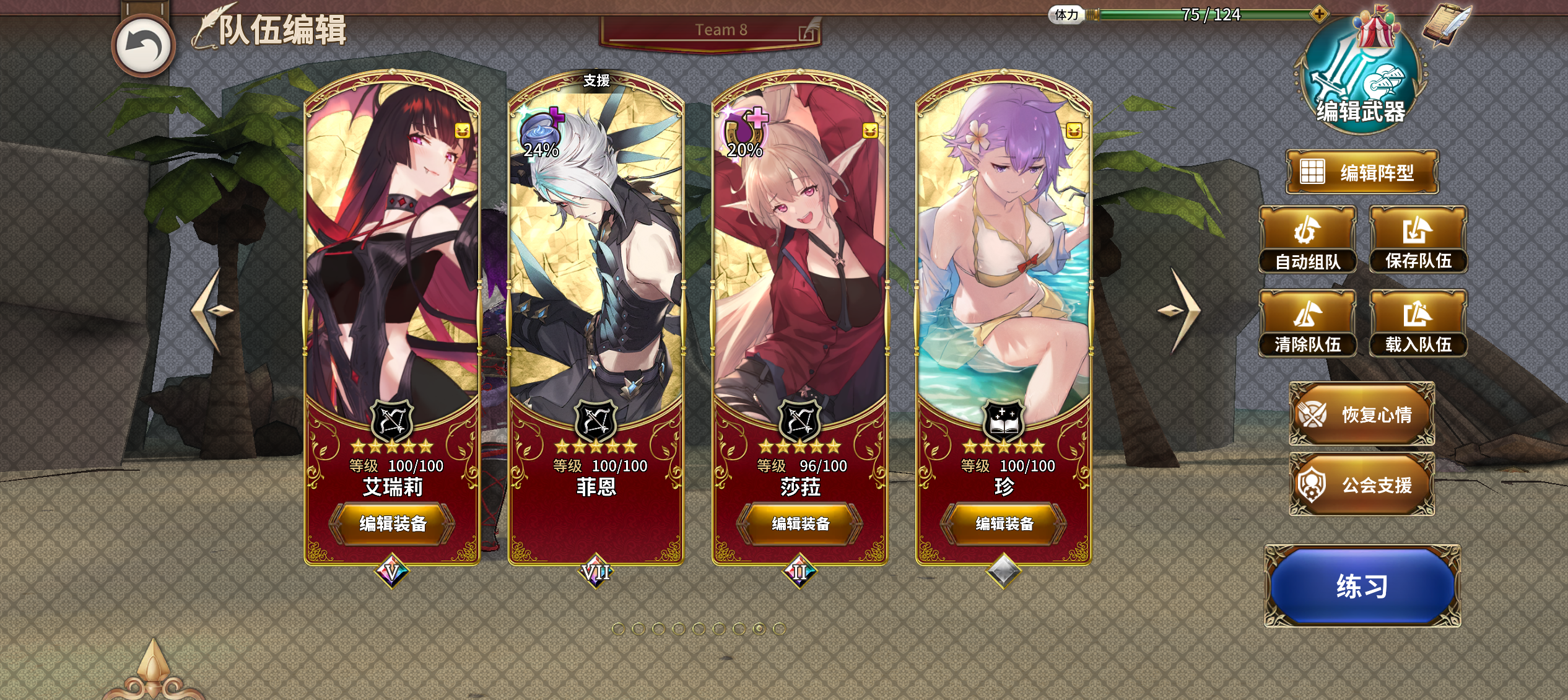Load a team with 载入队伍

tap(1418, 323)
